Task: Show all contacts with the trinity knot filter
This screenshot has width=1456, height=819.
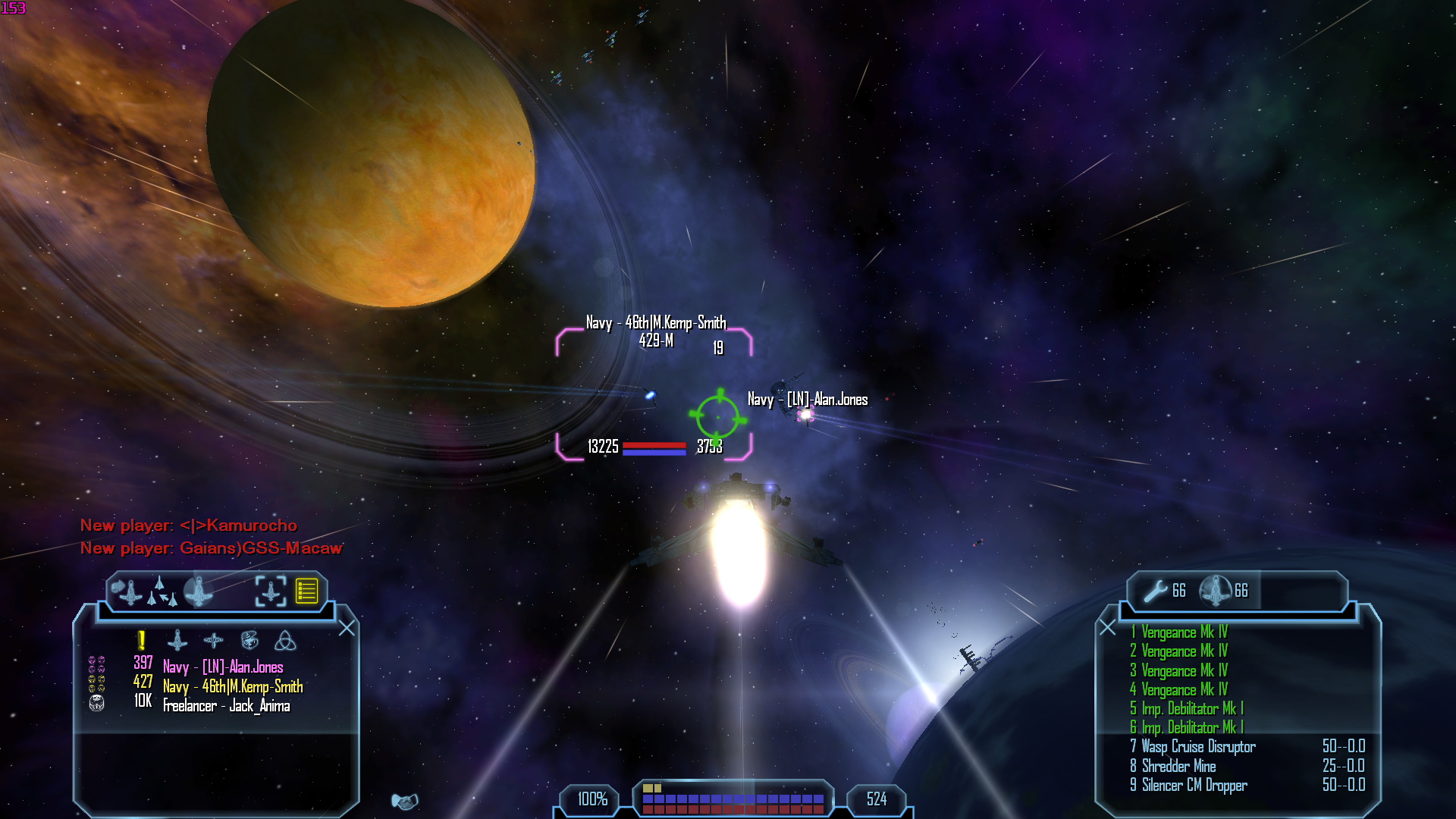Action: click(285, 641)
